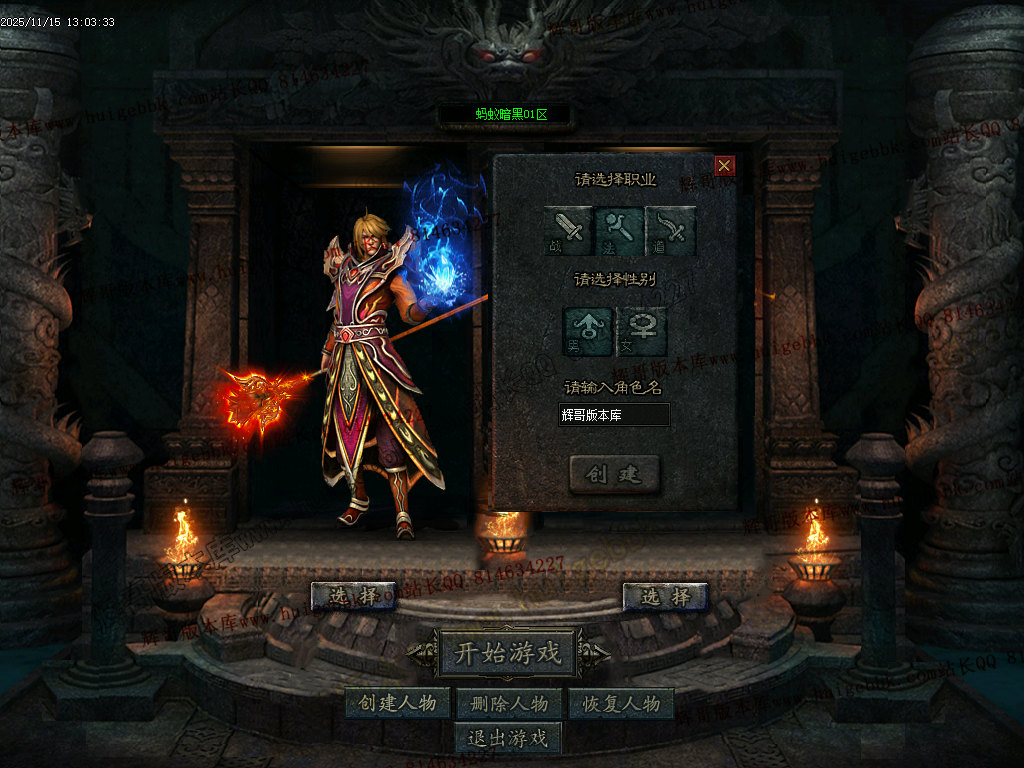
Task: Pick the taoist class icon
Action: (671, 229)
